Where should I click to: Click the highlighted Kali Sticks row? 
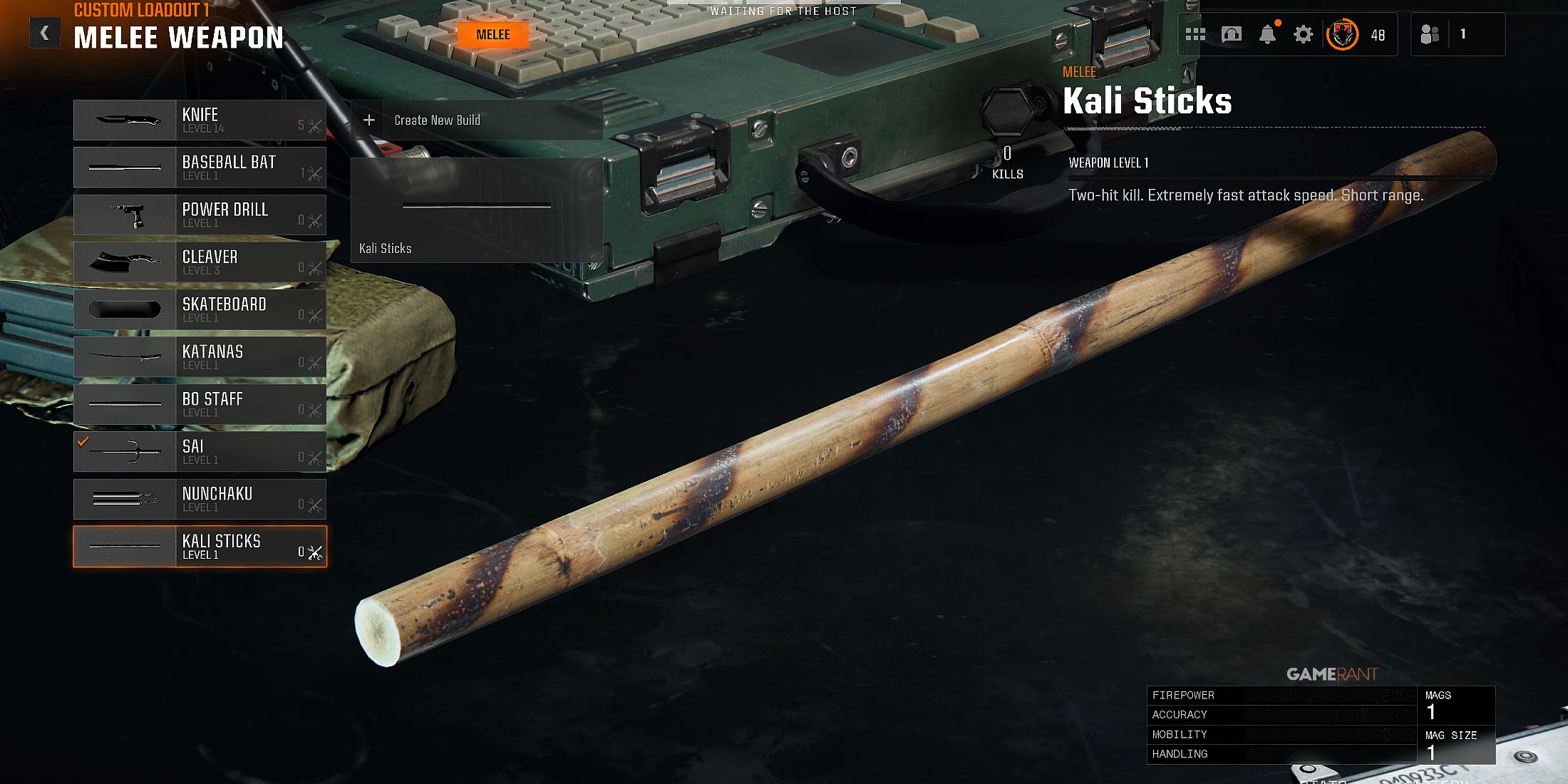click(x=200, y=547)
